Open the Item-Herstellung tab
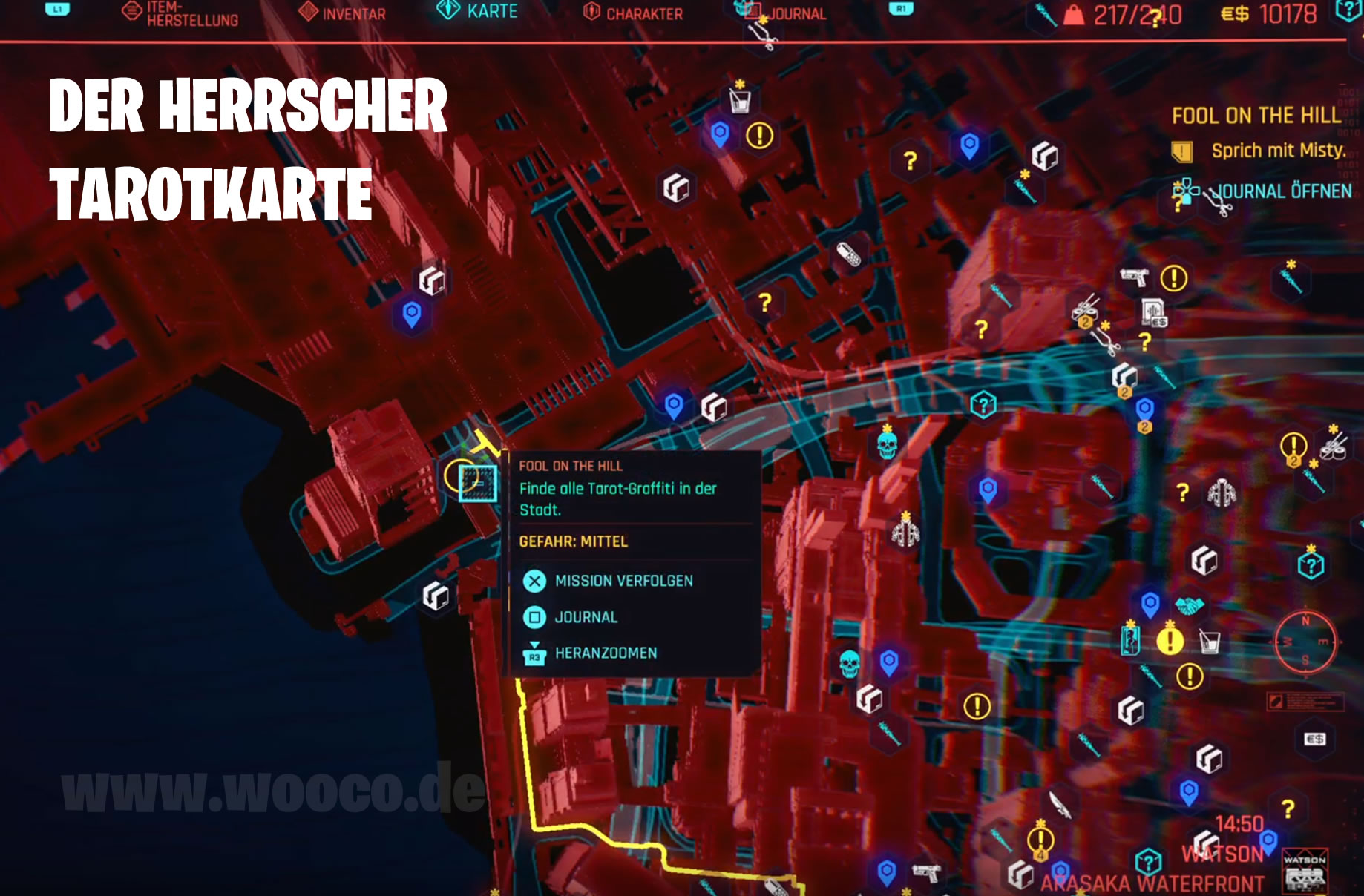1364x896 pixels. point(180,13)
